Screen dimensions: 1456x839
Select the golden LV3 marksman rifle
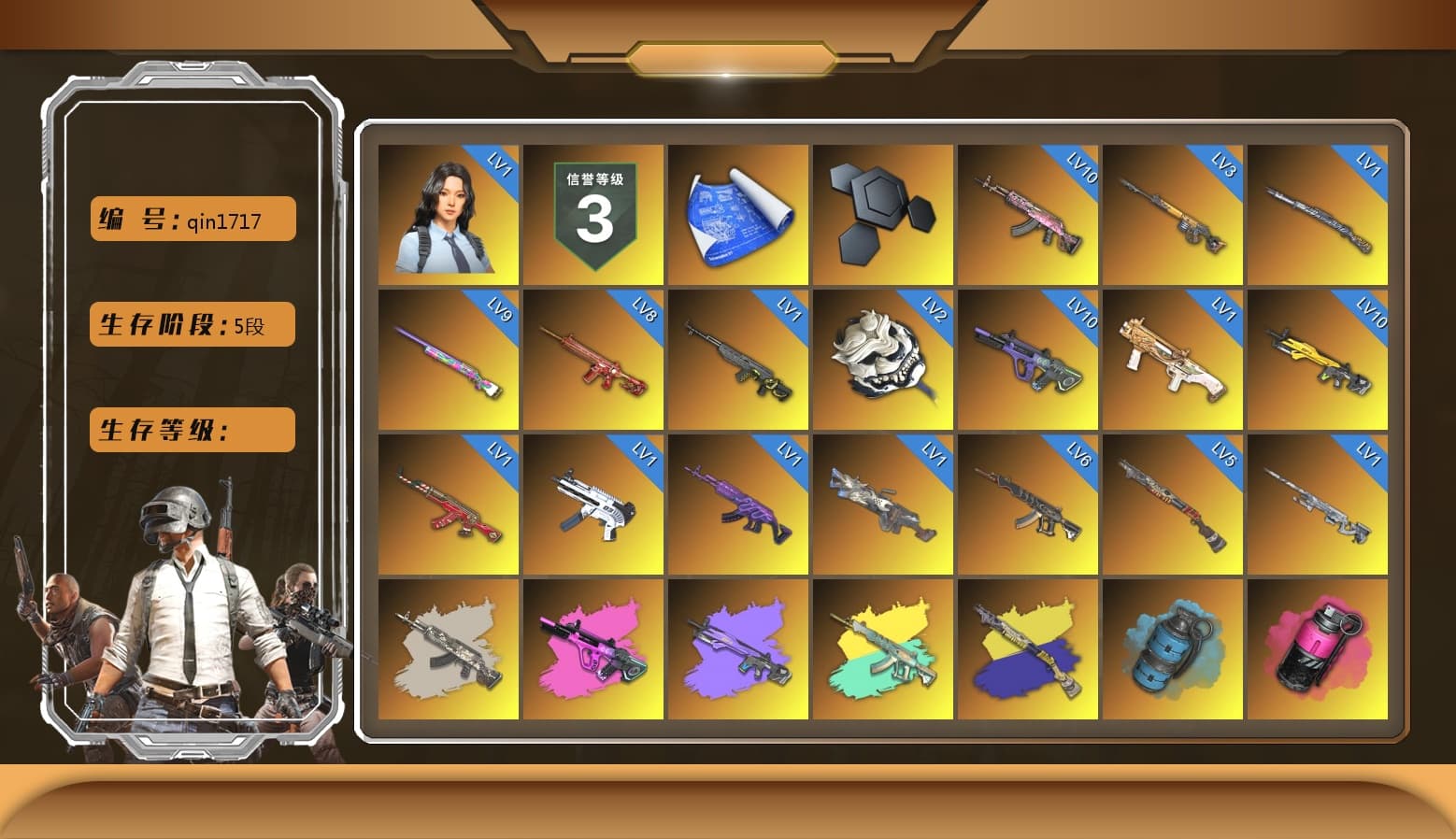coord(1173,213)
